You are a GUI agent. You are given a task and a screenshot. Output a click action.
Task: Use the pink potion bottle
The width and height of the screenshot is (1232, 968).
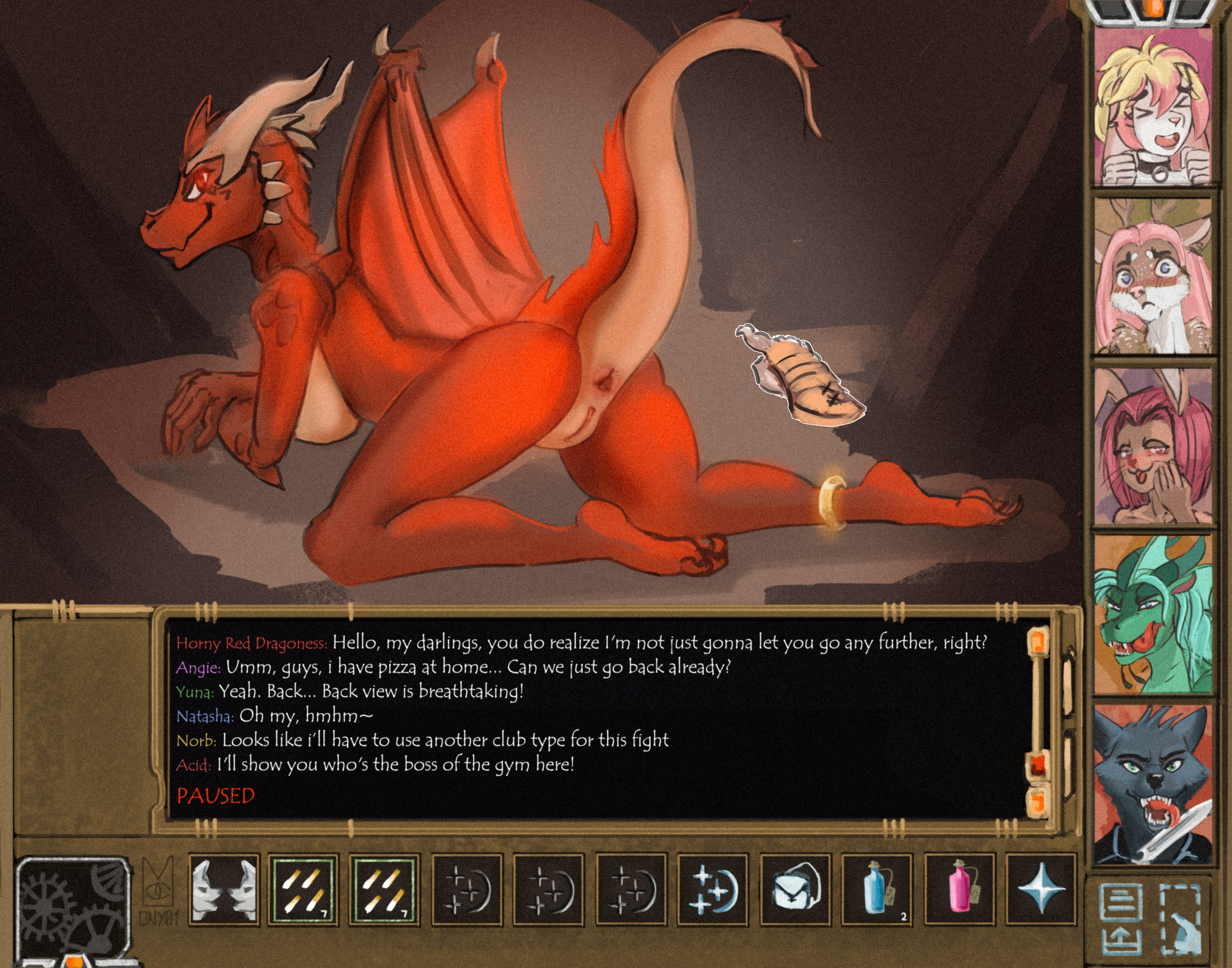[x=959, y=890]
